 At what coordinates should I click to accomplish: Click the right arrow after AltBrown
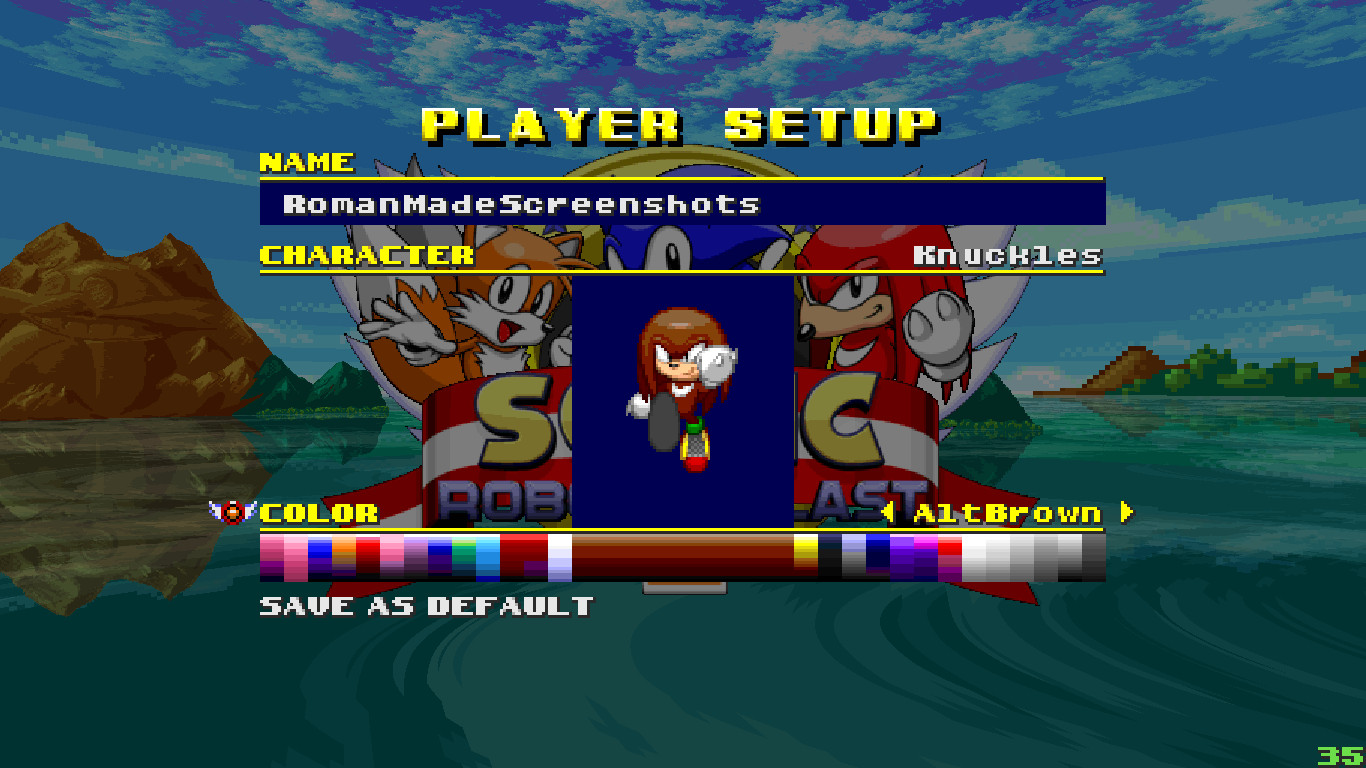1128,513
